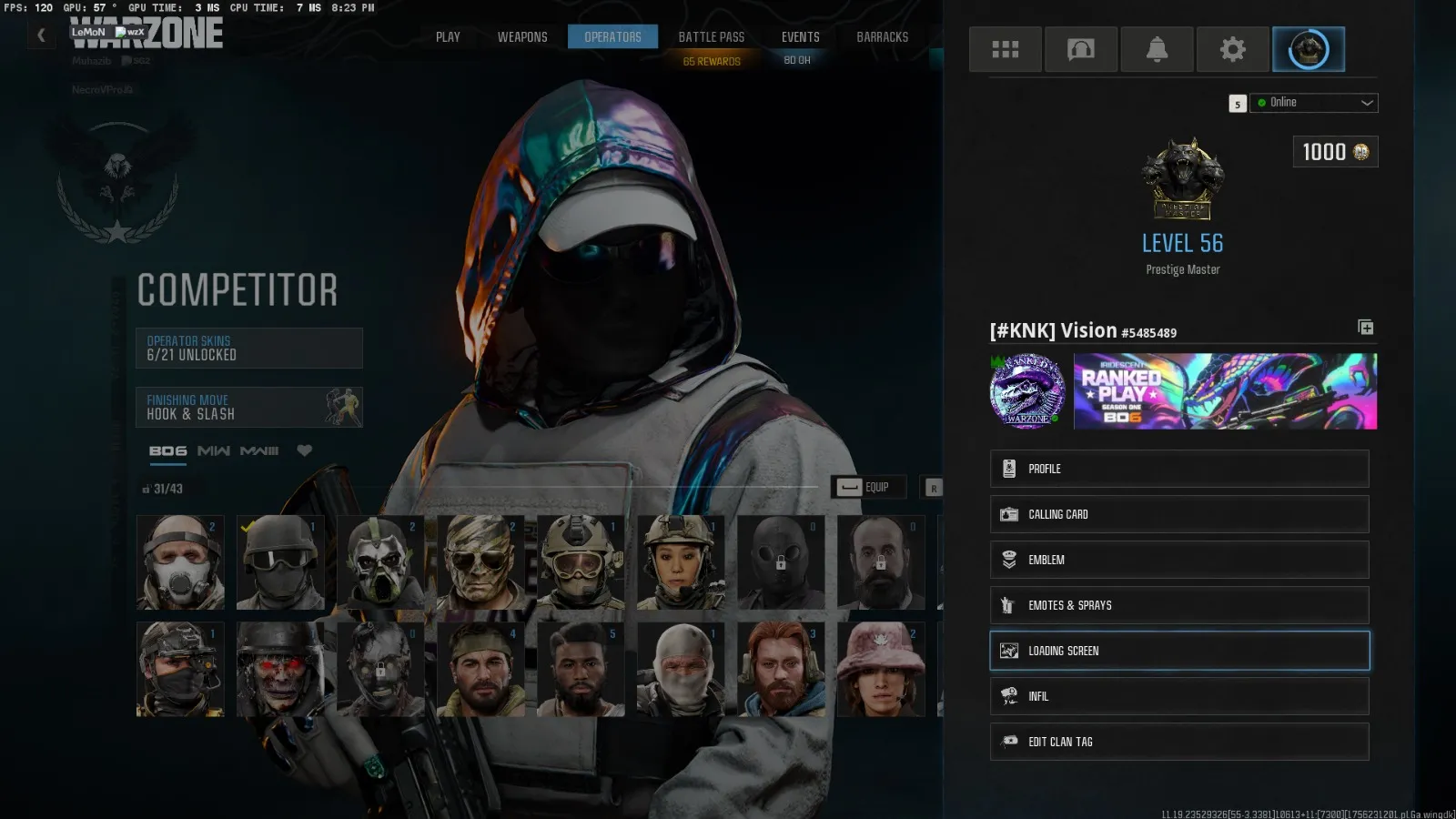Image resolution: width=1456 pixels, height=819 pixels.
Task: Select the red-eyed zombie operator skin
Action: click(x=280, y=667)
